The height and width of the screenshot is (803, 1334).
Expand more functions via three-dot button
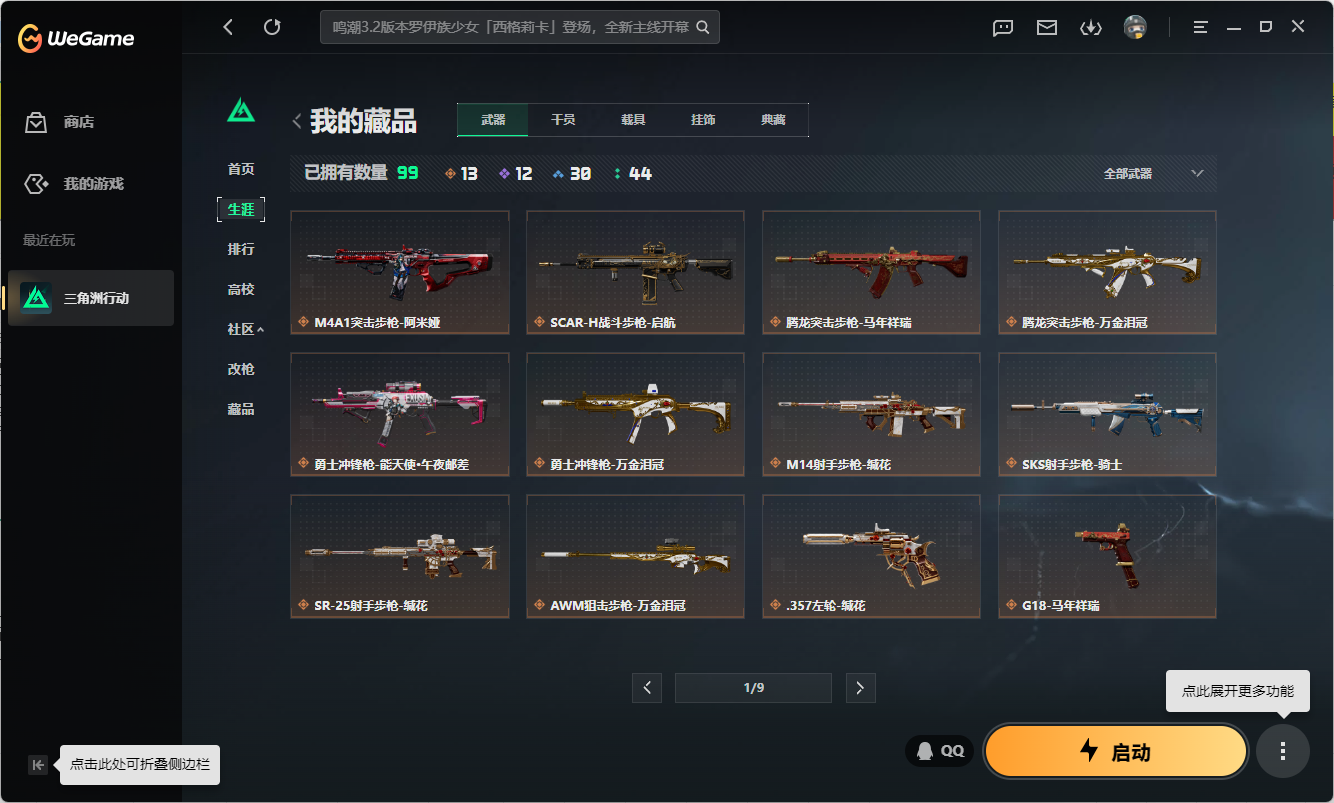tap(1283, 751)
